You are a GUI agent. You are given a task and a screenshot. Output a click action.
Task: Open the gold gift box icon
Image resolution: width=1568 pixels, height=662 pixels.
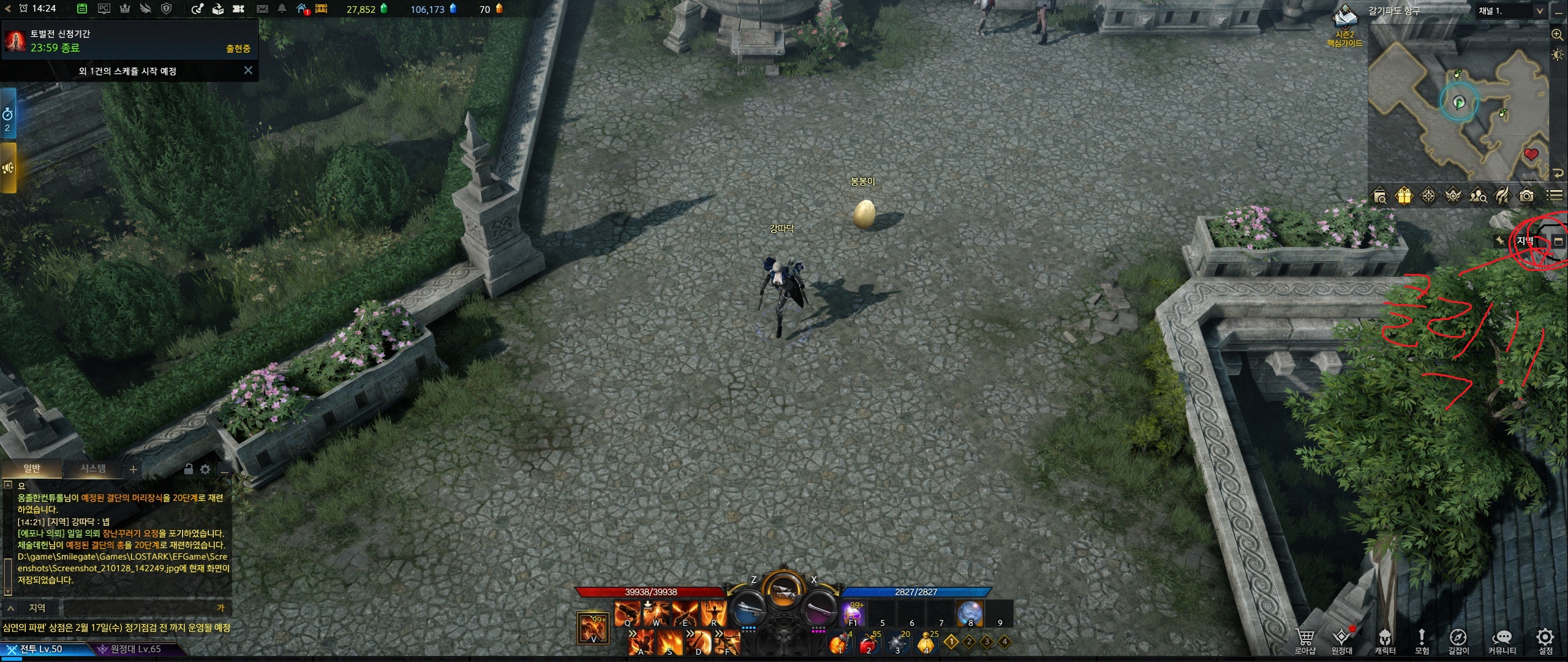point(1404,196)
